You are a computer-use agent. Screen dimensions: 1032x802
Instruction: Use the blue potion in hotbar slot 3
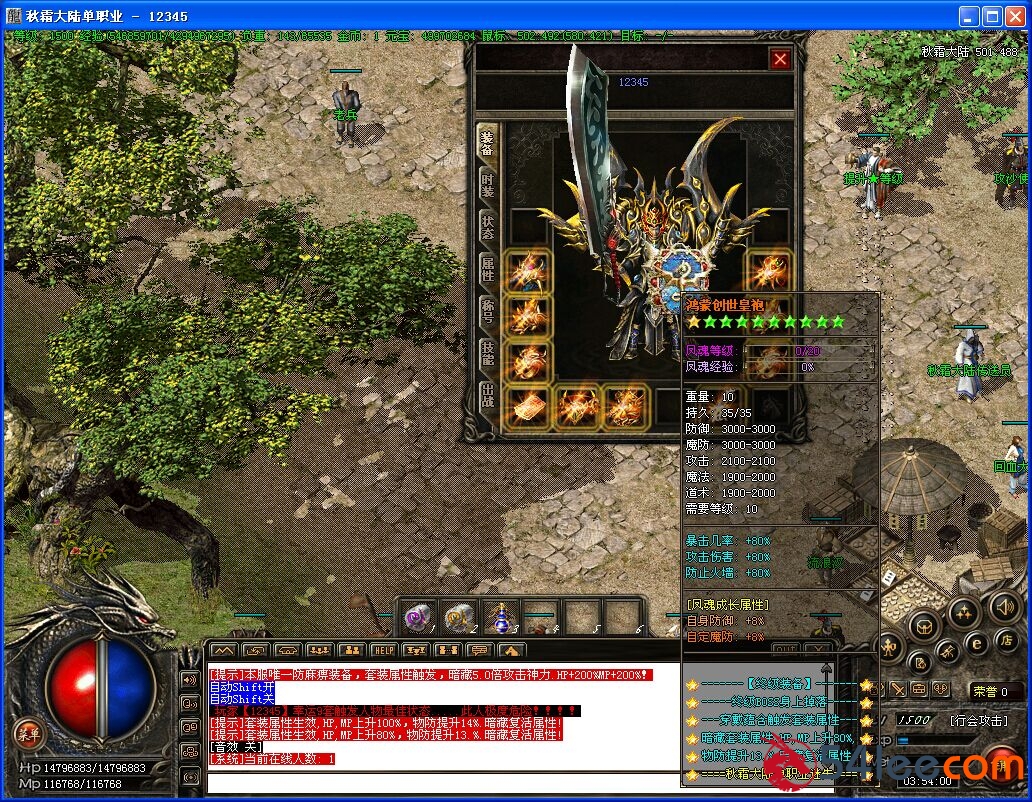[499, 619]
